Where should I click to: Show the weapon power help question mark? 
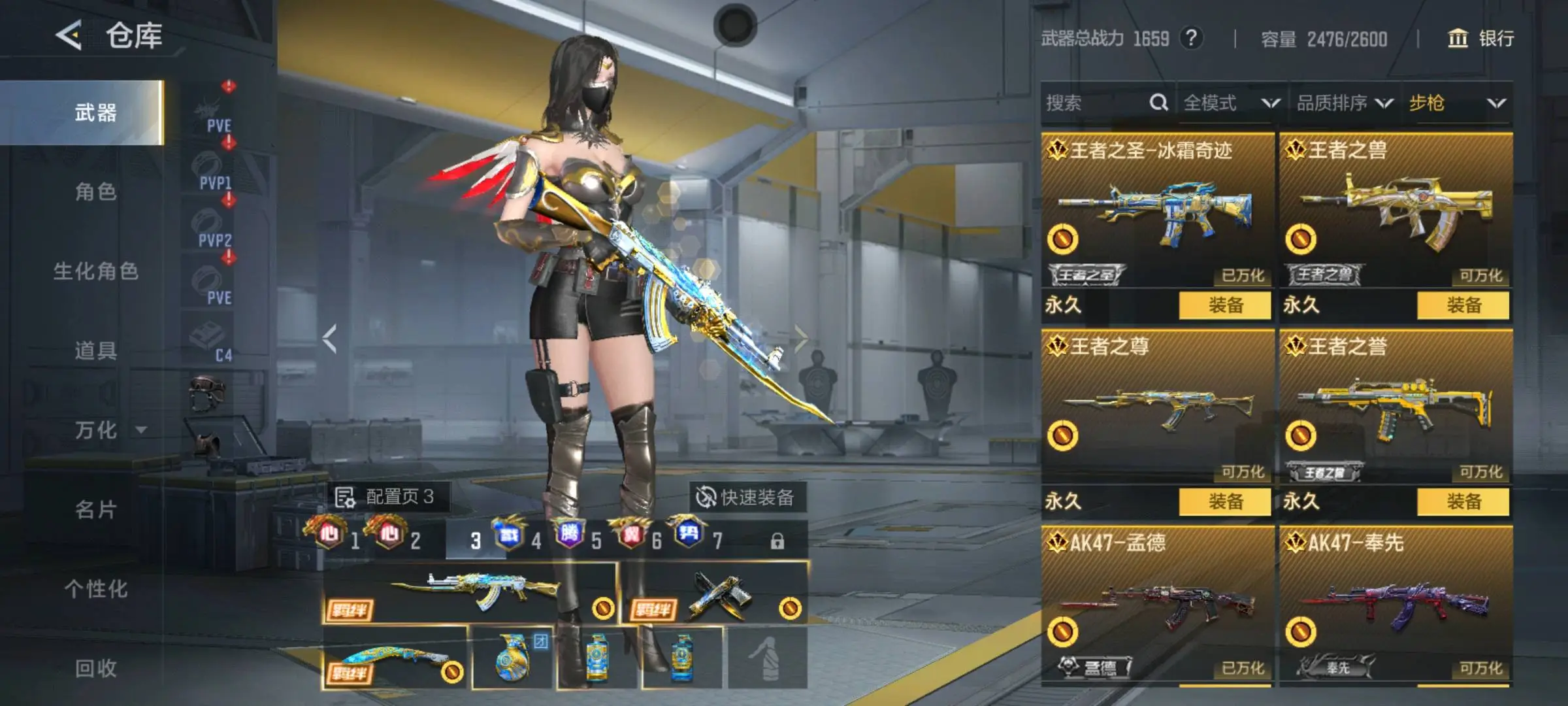click(1191, 39)
